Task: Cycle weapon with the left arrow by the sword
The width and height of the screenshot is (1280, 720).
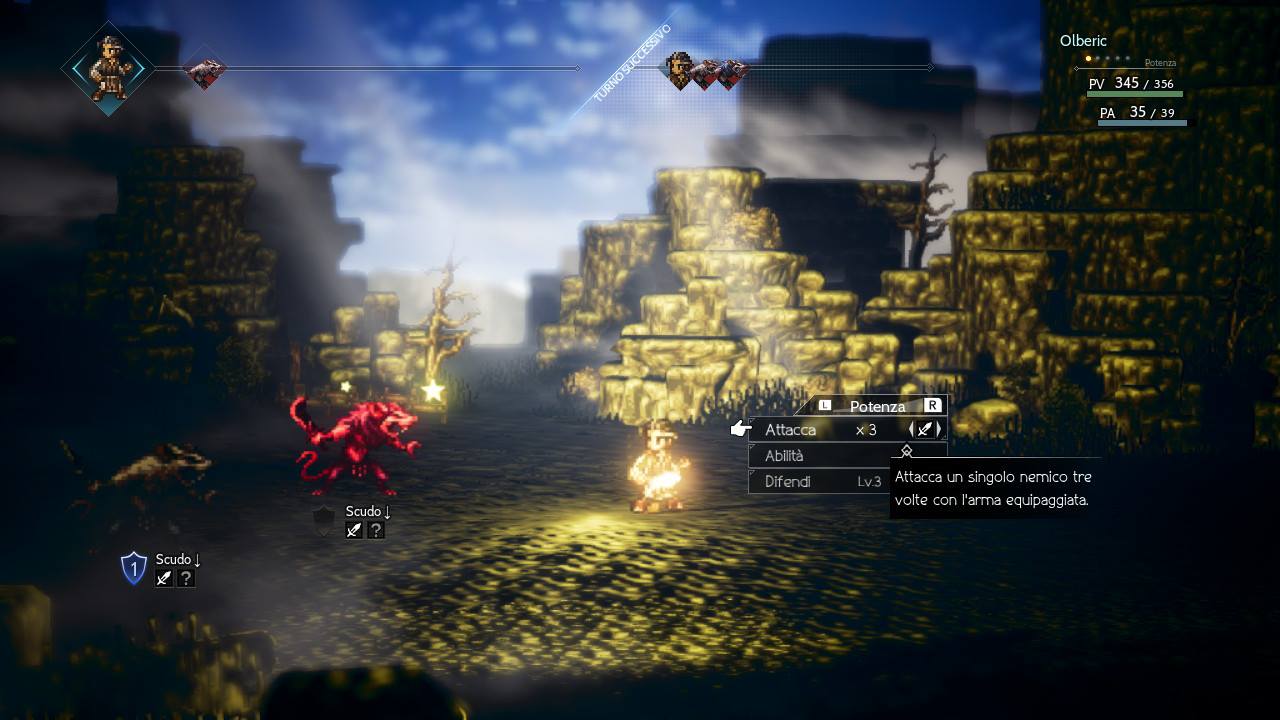Action: [911, 430]
